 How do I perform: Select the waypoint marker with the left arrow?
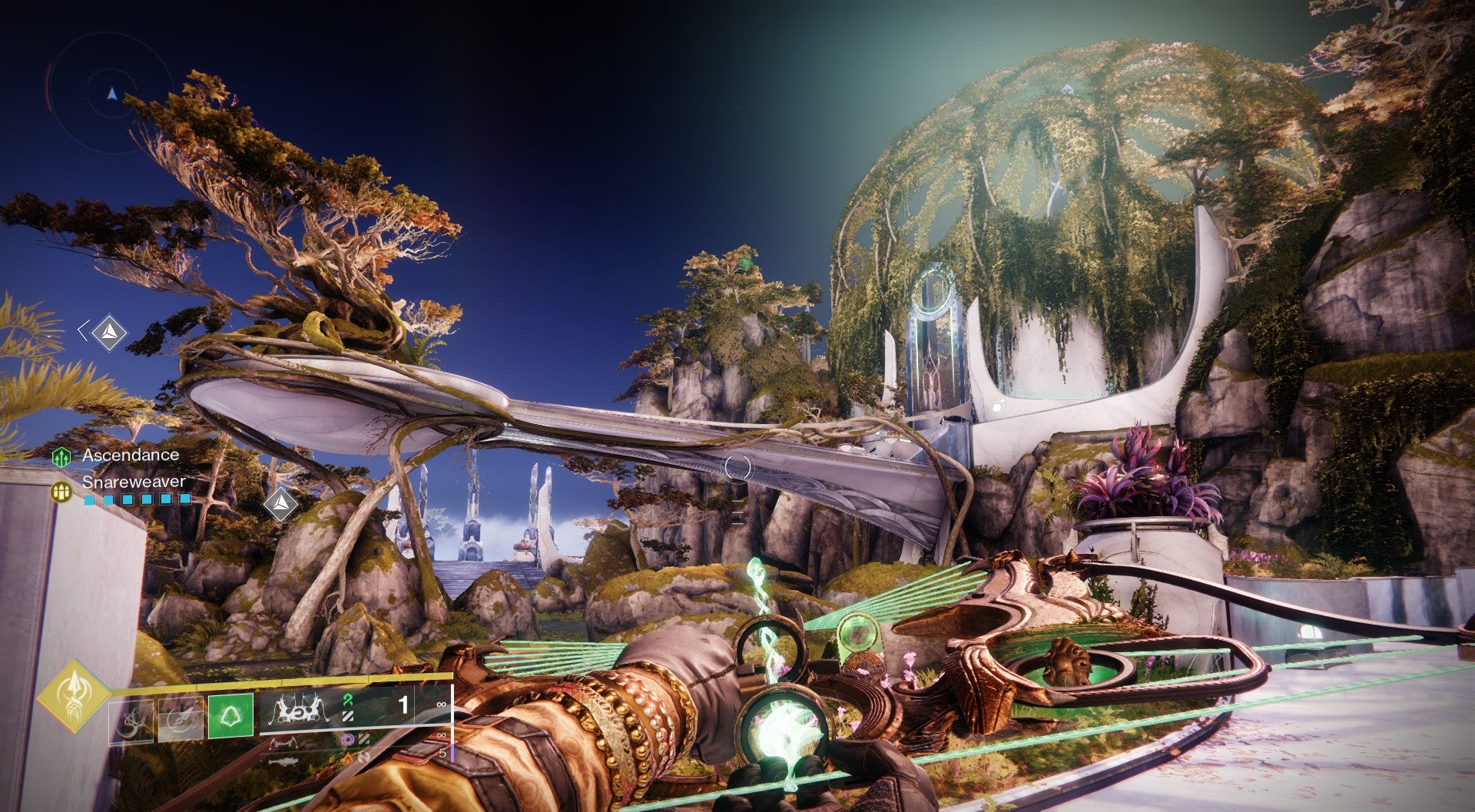(108, 332)
